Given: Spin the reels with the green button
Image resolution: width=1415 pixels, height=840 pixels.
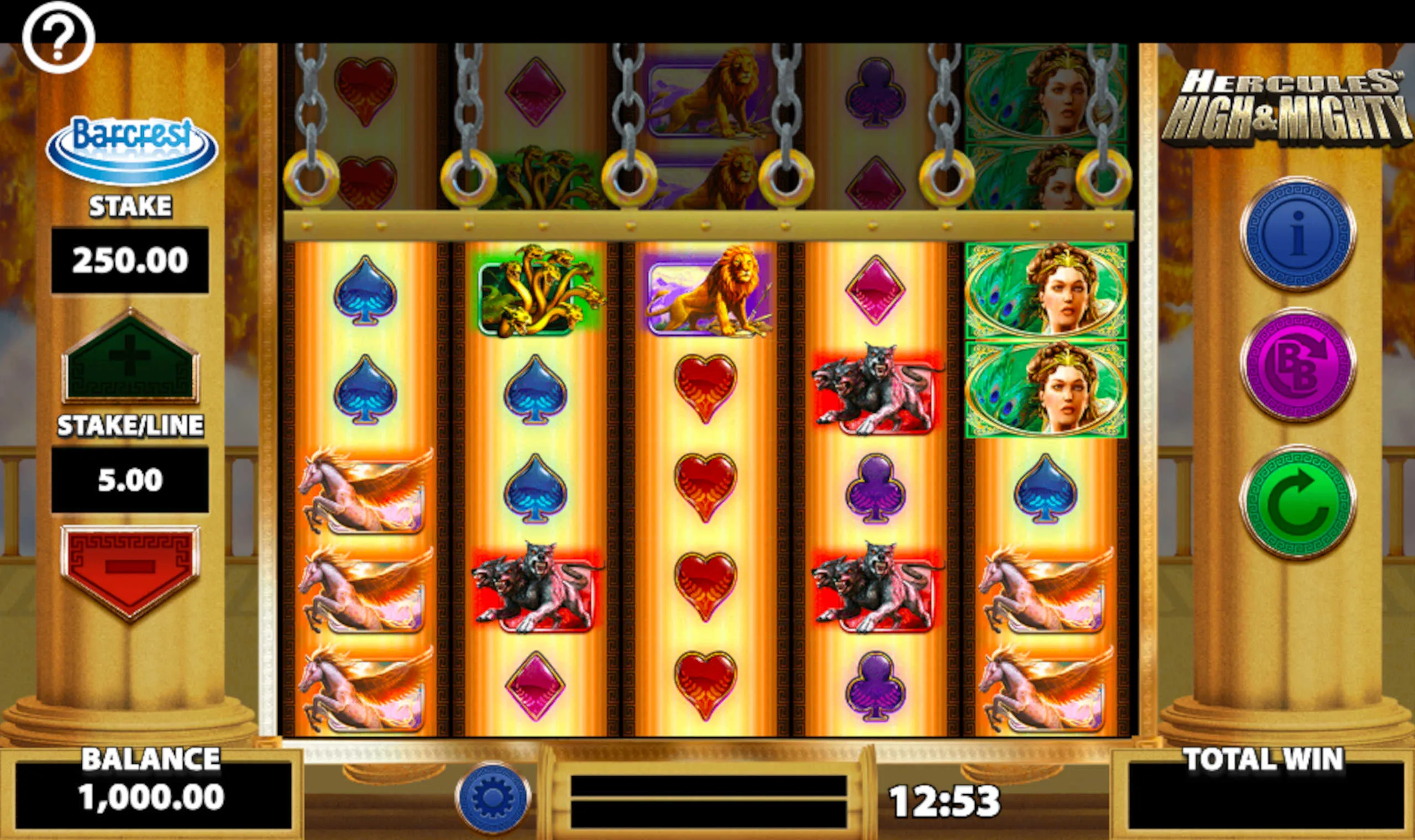Looking at the screenshot, I should [x=1298, y=501].
